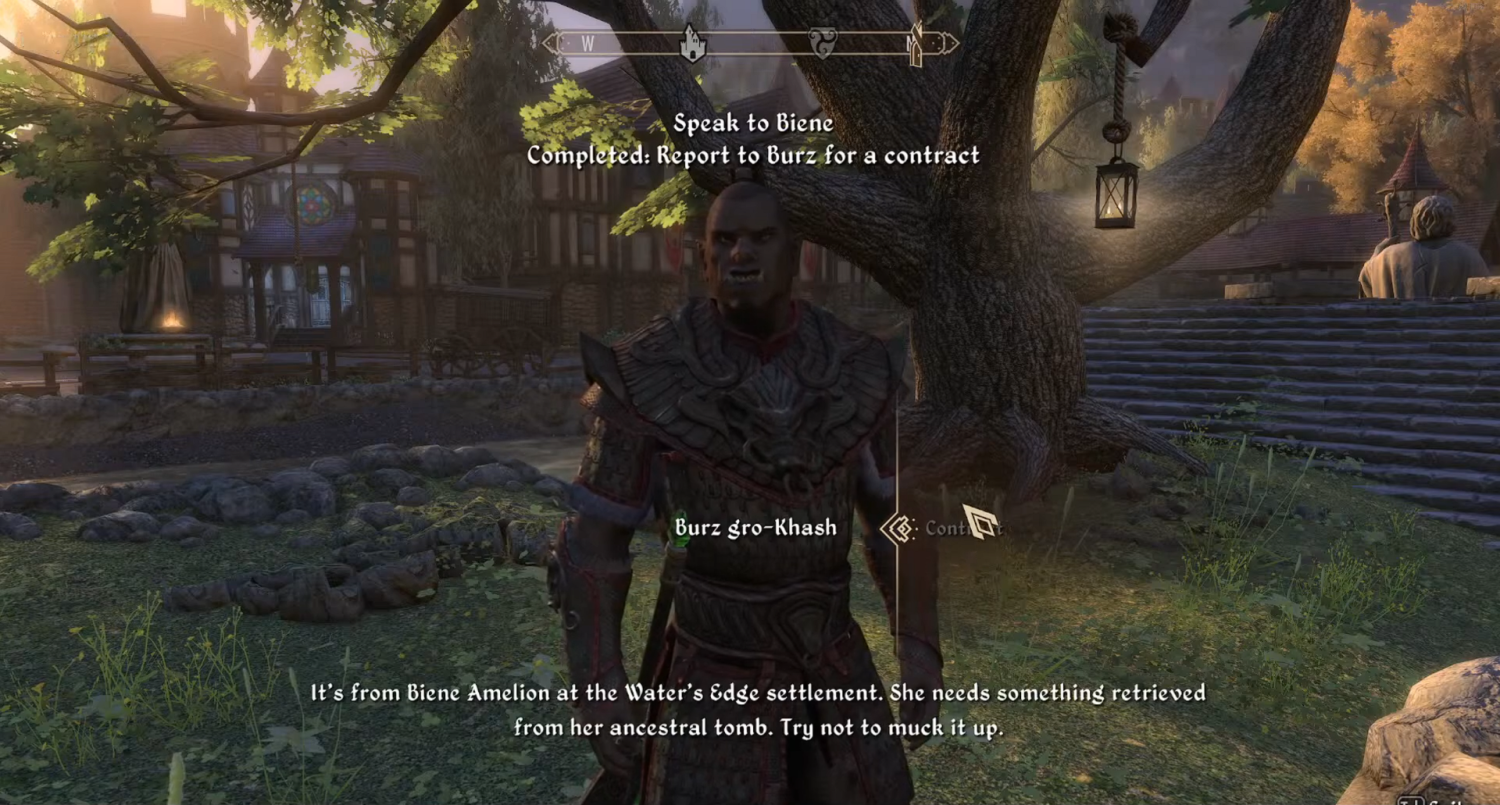Select the shield marker on the compass
This screenshot has height=805, width=1500.
821,44
